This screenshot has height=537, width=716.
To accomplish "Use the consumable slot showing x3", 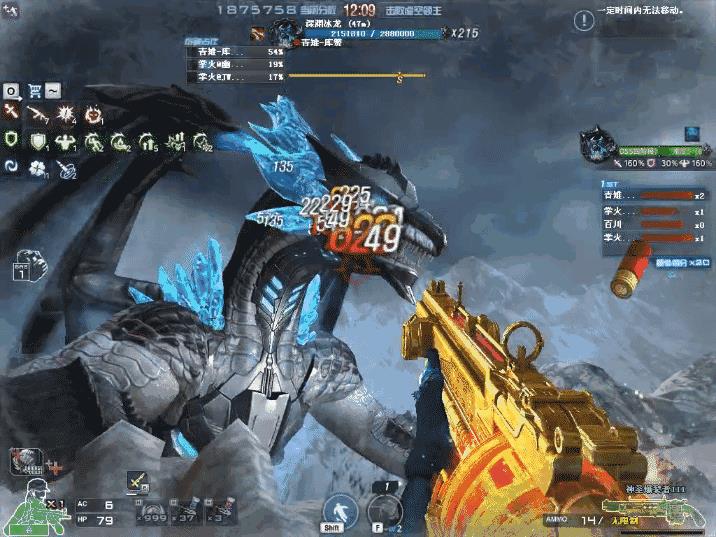I will [x=219, y=512].
